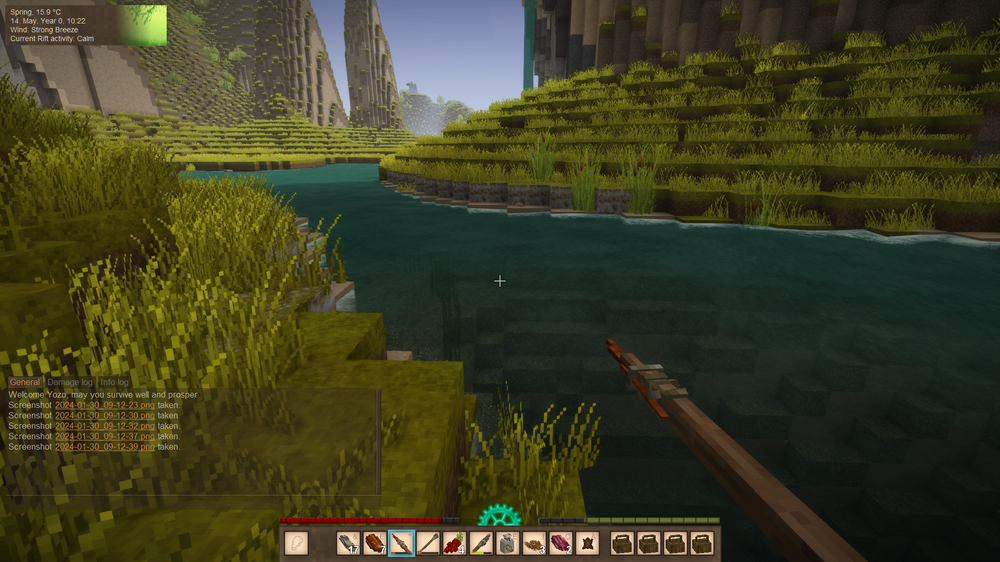Open screenshot link 2024-01-30_09-12-37.png
The width and height of the screenshot is (1000, 562).
pos(105,436)
